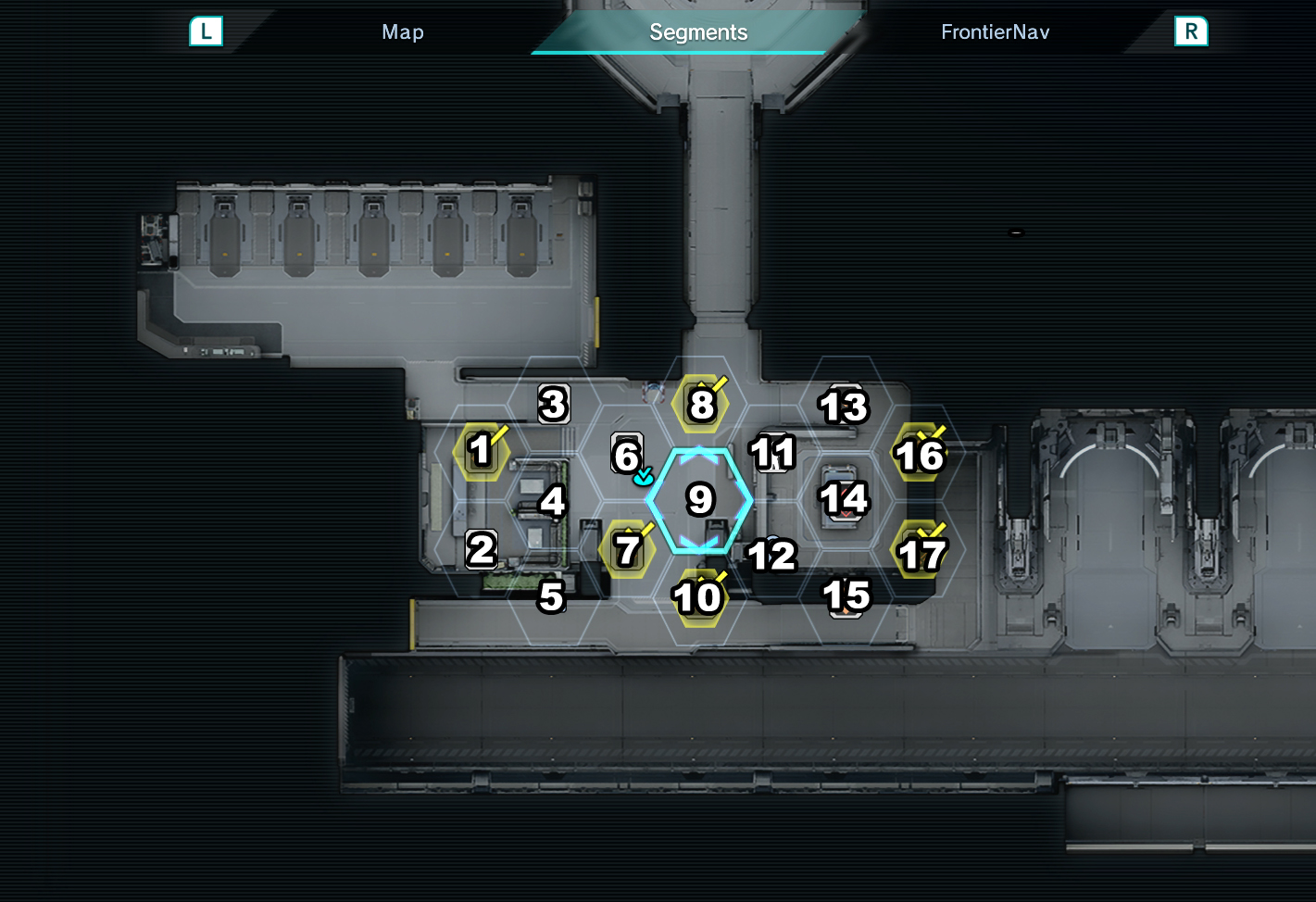Select the completed segment 1 marker
Viewport: 1316px width, 902px height.
point(480,453)
